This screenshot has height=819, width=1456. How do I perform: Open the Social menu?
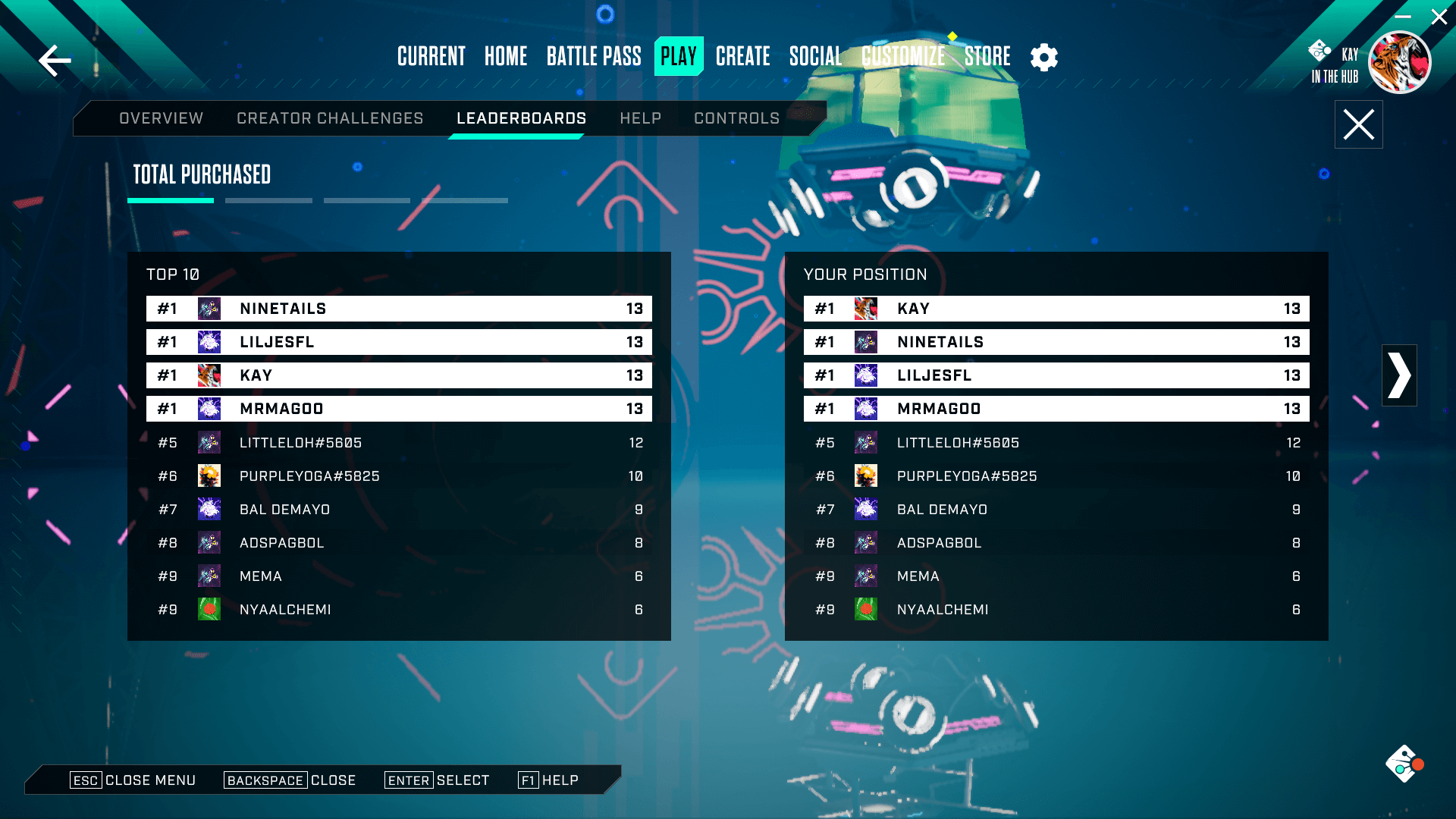pos(815,56)
